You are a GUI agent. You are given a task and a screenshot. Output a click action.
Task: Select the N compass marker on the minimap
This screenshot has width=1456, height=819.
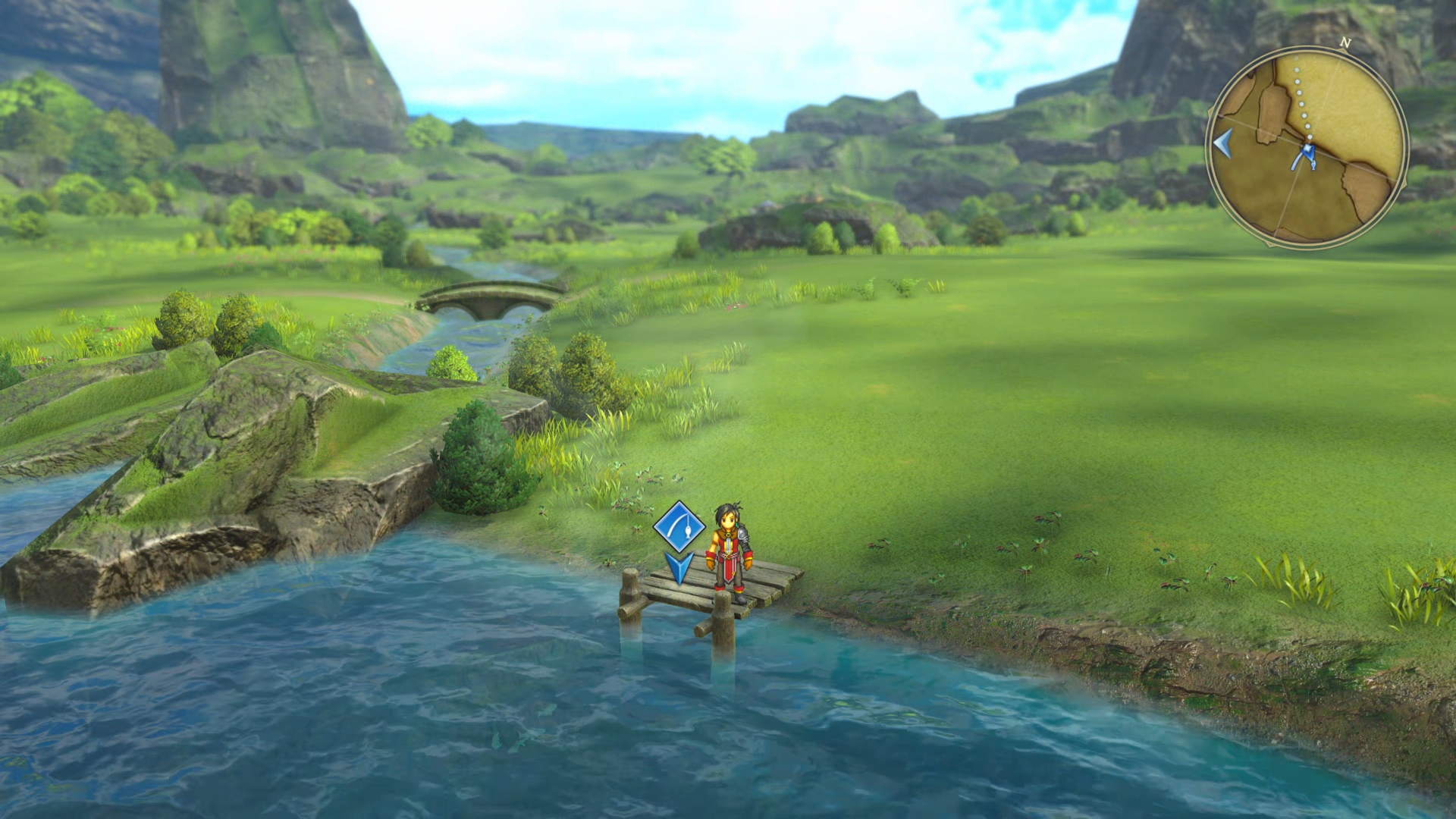click(x=1345, y=42)
